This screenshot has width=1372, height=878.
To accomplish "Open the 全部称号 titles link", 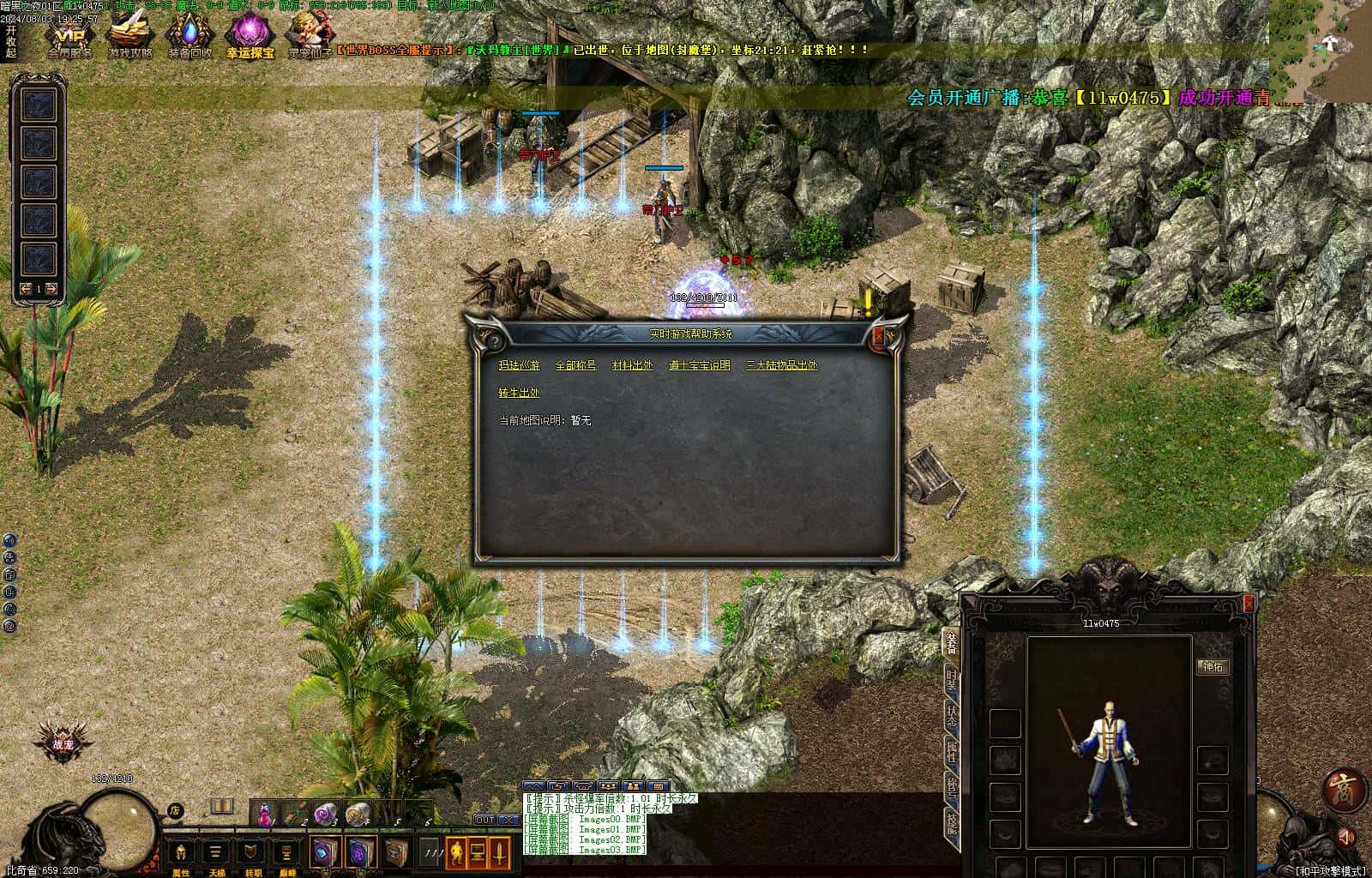I will pyautogui.click(x=575, y=365).
